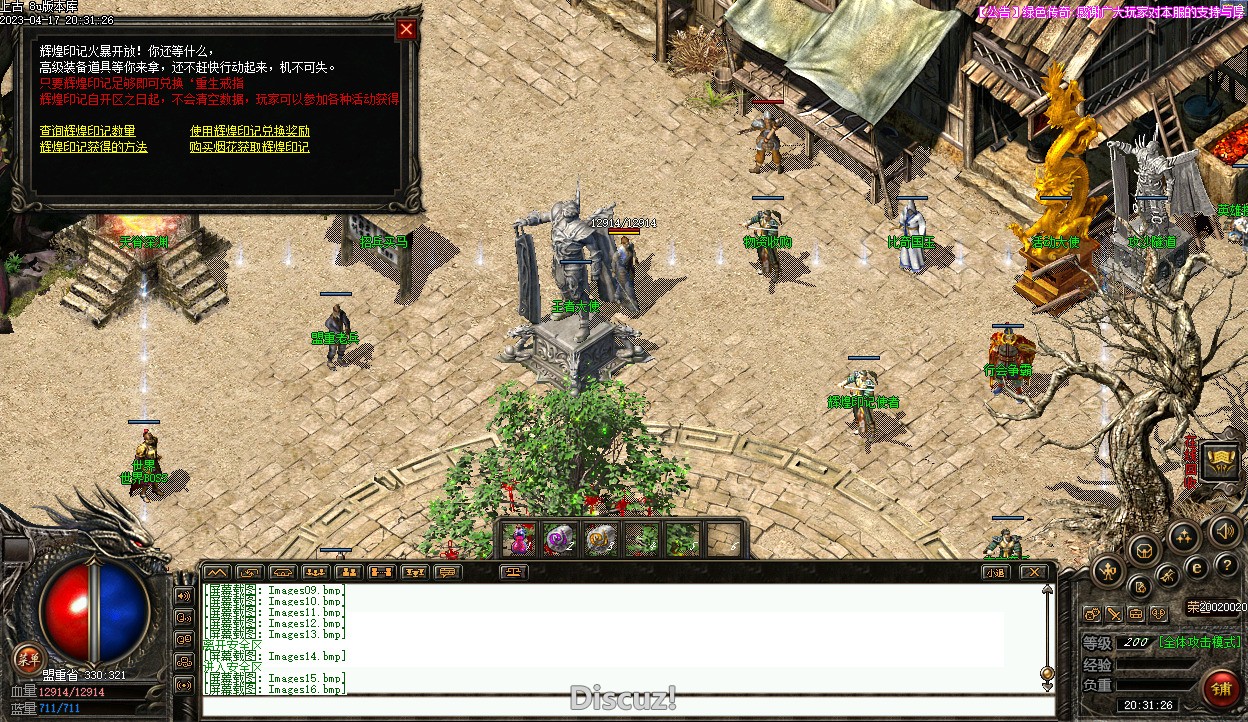Image resolution: width=1248 pixels, height=722 pixels.
Task: Use the red potion in hotbar slot 1
Action: point(518,540)
